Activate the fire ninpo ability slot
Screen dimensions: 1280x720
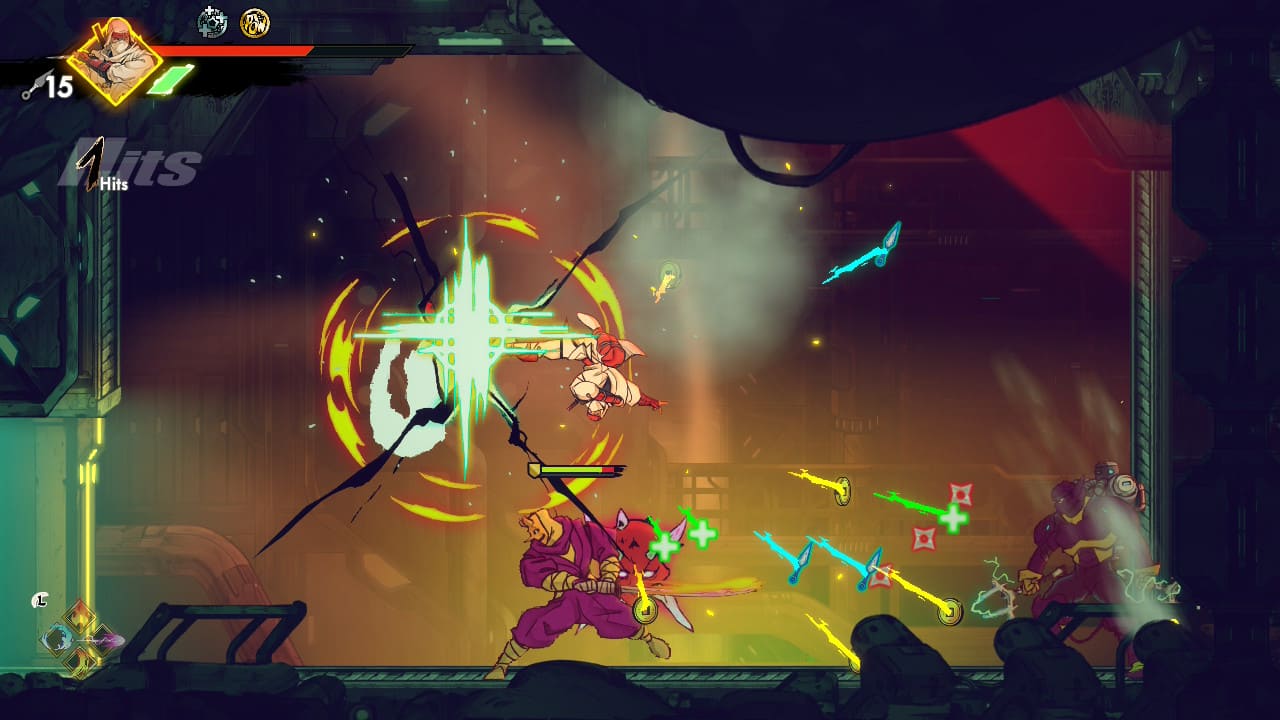pyautogui.click(x=79, y=618)
